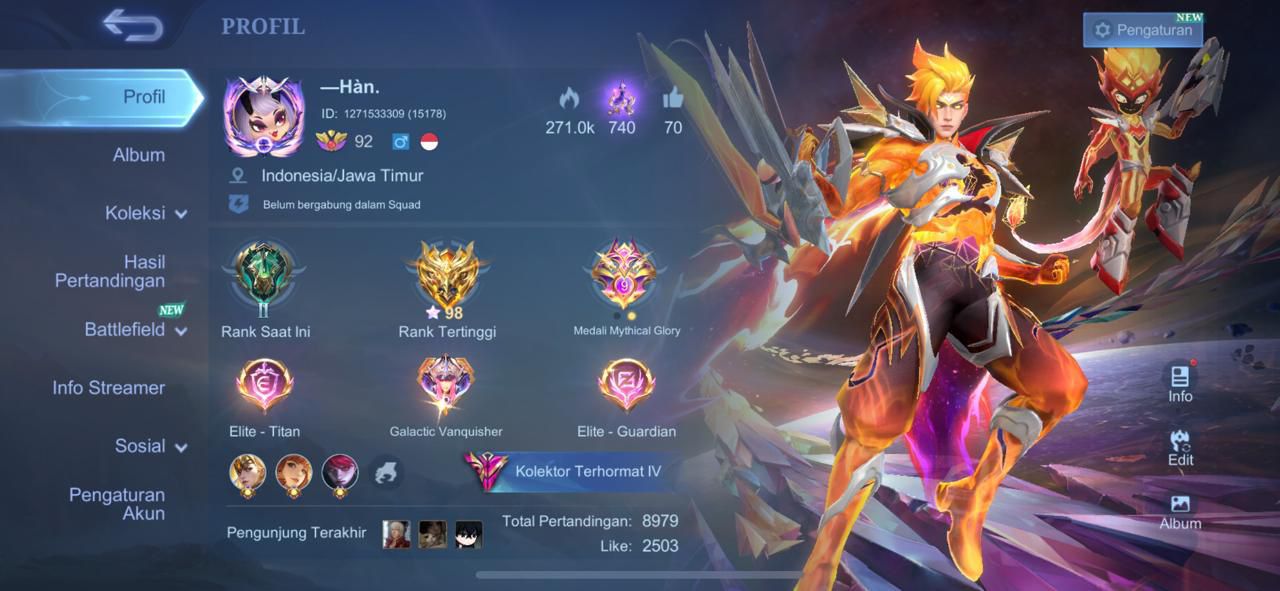Screen dimensions: 1280x591
Task: View the Rank Saat Ini badge
Action: pyautogui.click(x=265, y=275)
